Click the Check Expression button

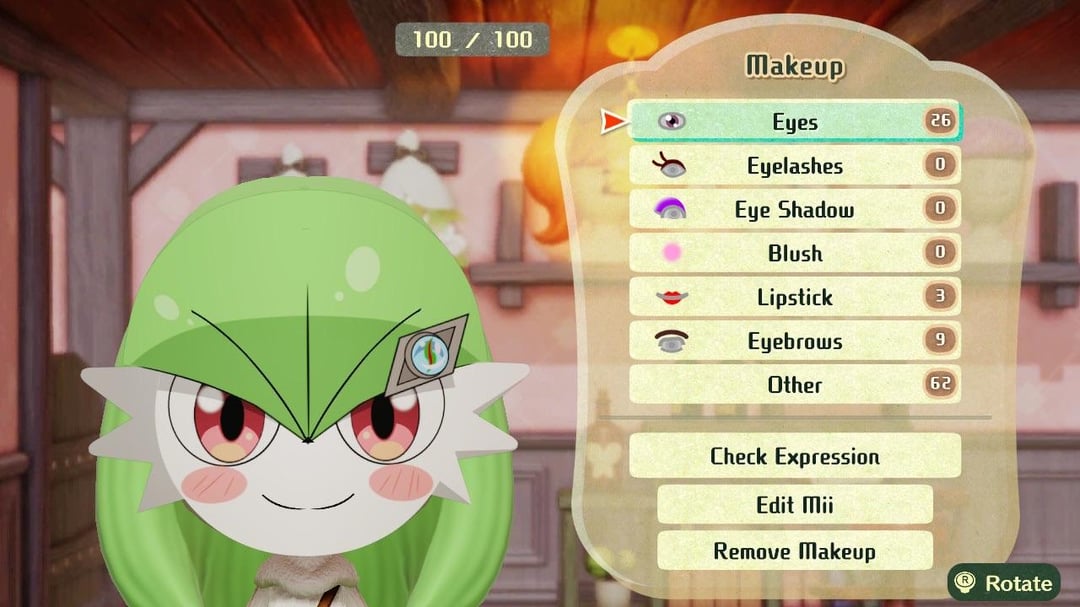pyautogui.click(x=795, y=457)
